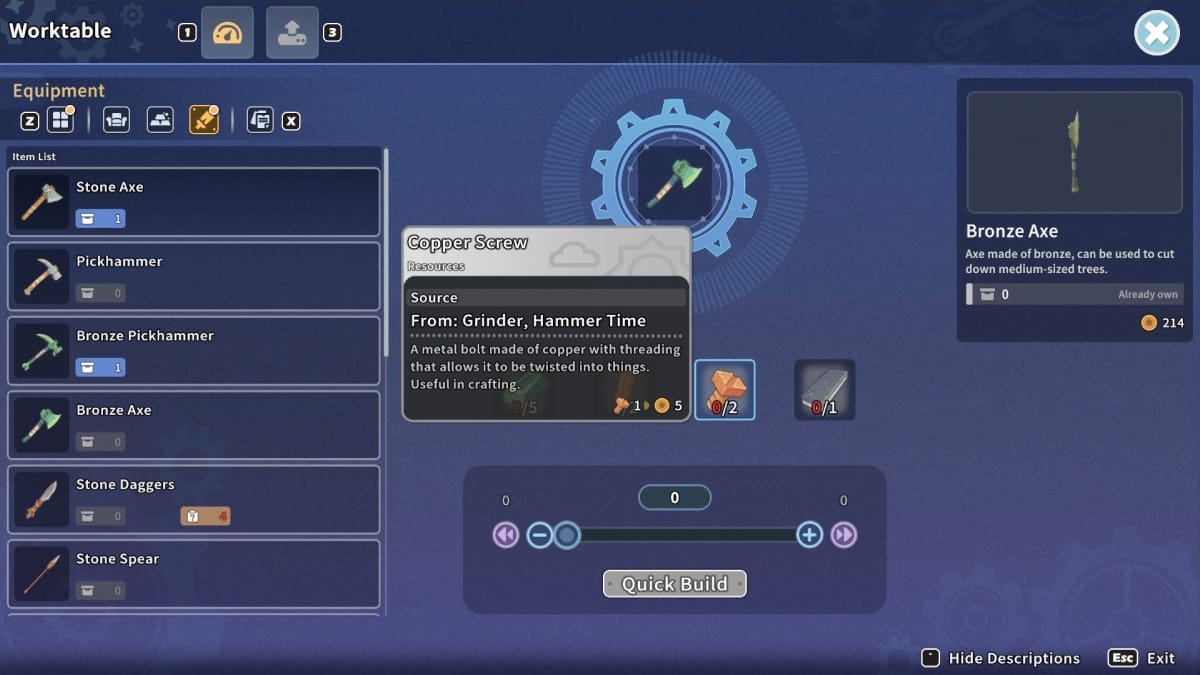
Task: Pick Bronze Axe from the list
Action: tap(194, 425)
